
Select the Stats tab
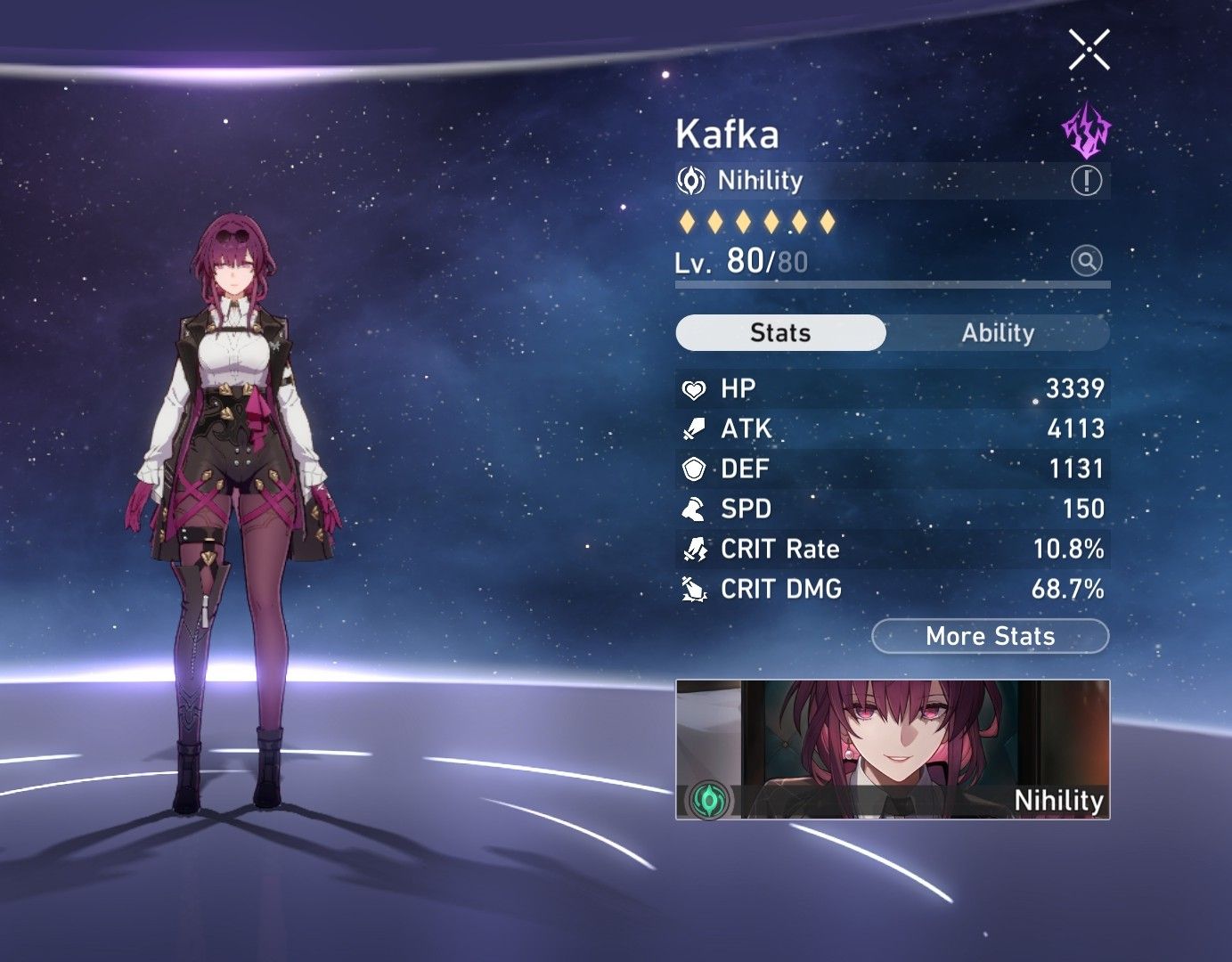click(780, 332)
